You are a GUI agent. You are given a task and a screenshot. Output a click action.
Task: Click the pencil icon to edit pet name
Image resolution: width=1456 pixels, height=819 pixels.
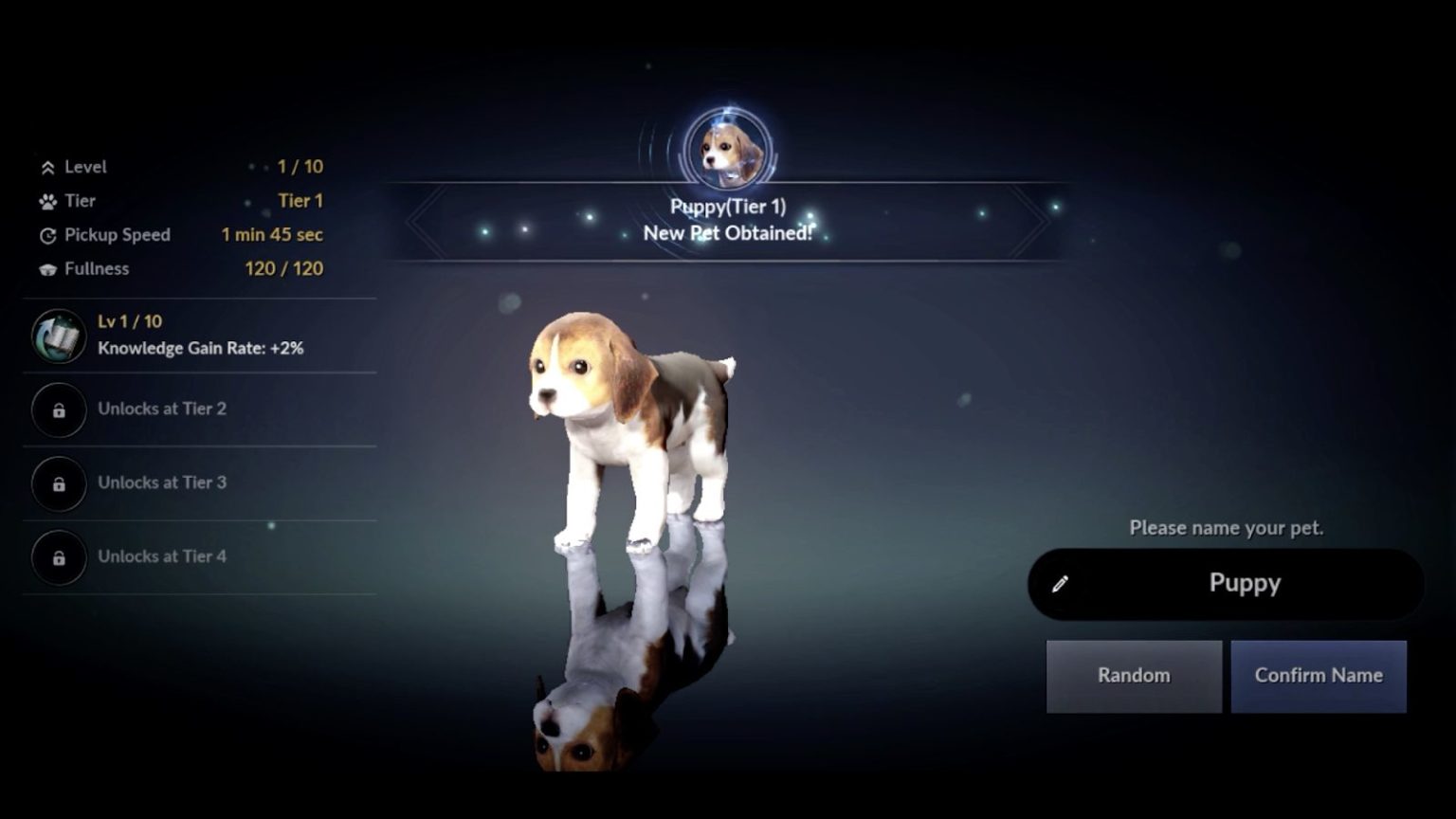(1061, 583)
